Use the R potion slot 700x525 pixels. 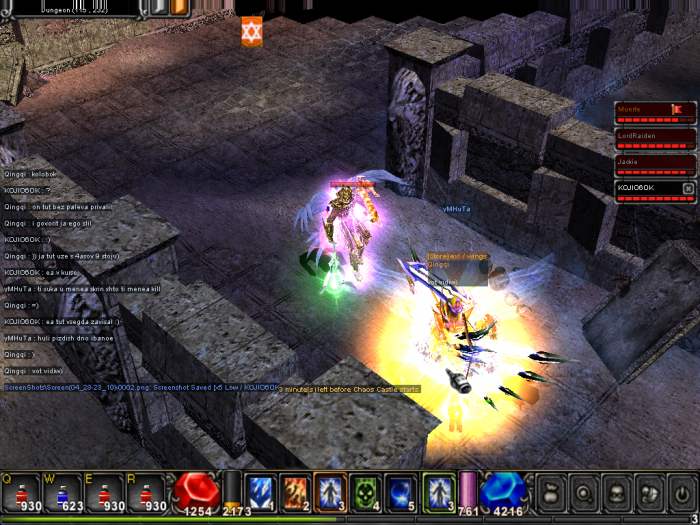point(146,493)
